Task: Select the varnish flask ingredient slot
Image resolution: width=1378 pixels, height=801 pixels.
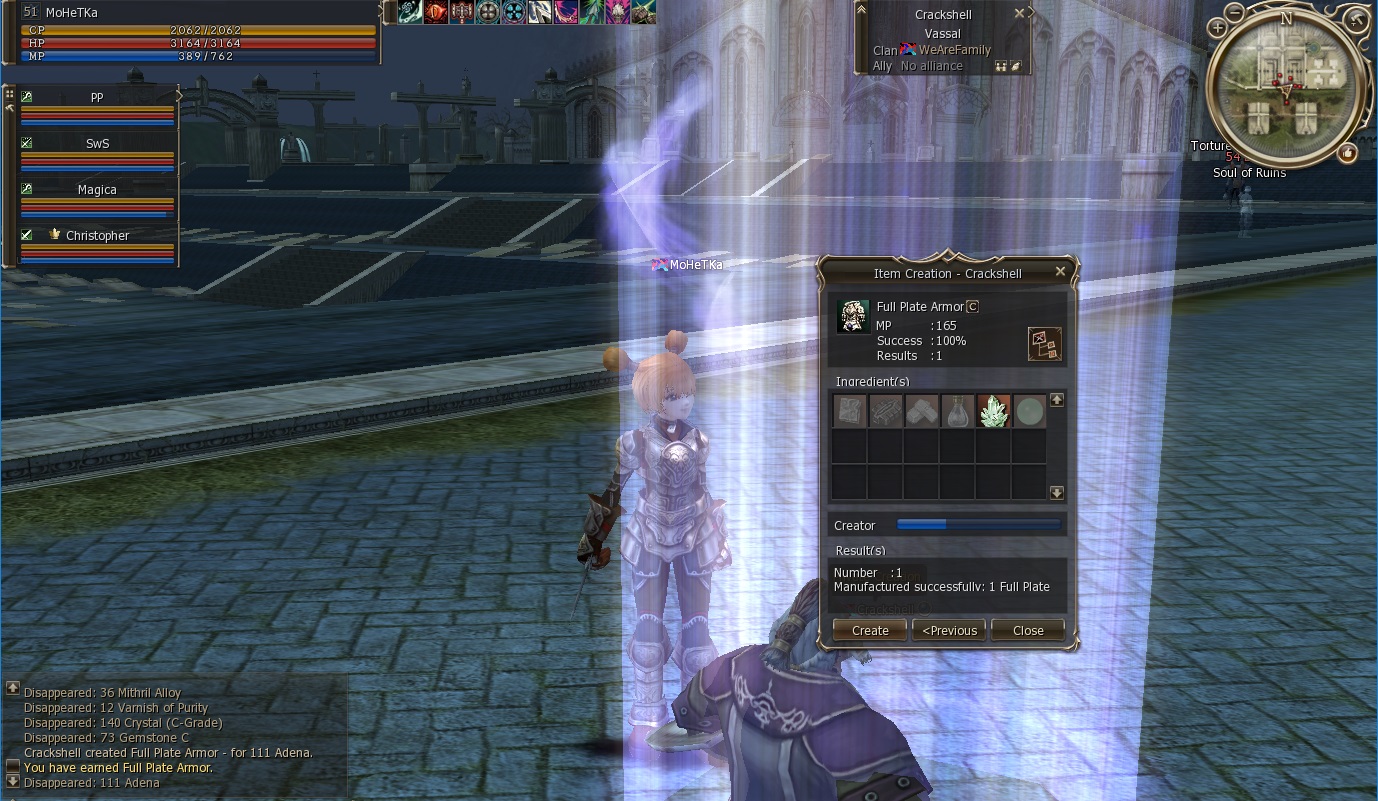Action: [957, 411]
